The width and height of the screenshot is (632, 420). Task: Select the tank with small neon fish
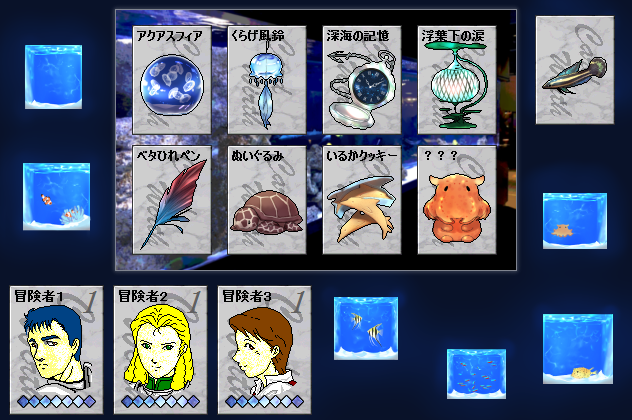click(476, 374)
